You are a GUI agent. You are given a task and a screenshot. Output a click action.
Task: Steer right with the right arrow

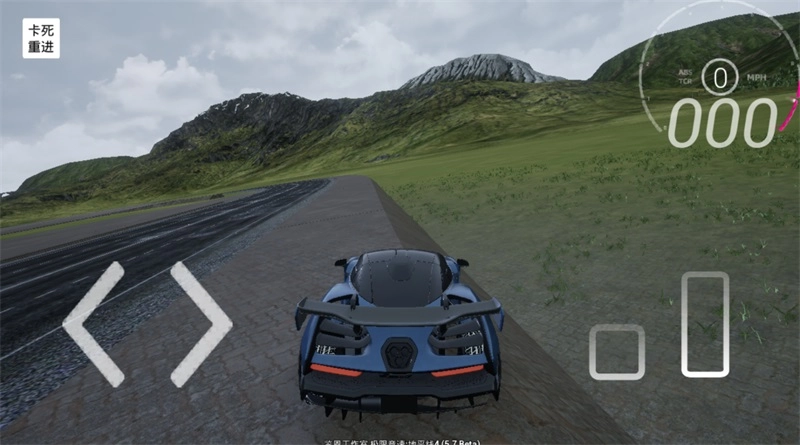pos(200,324)
